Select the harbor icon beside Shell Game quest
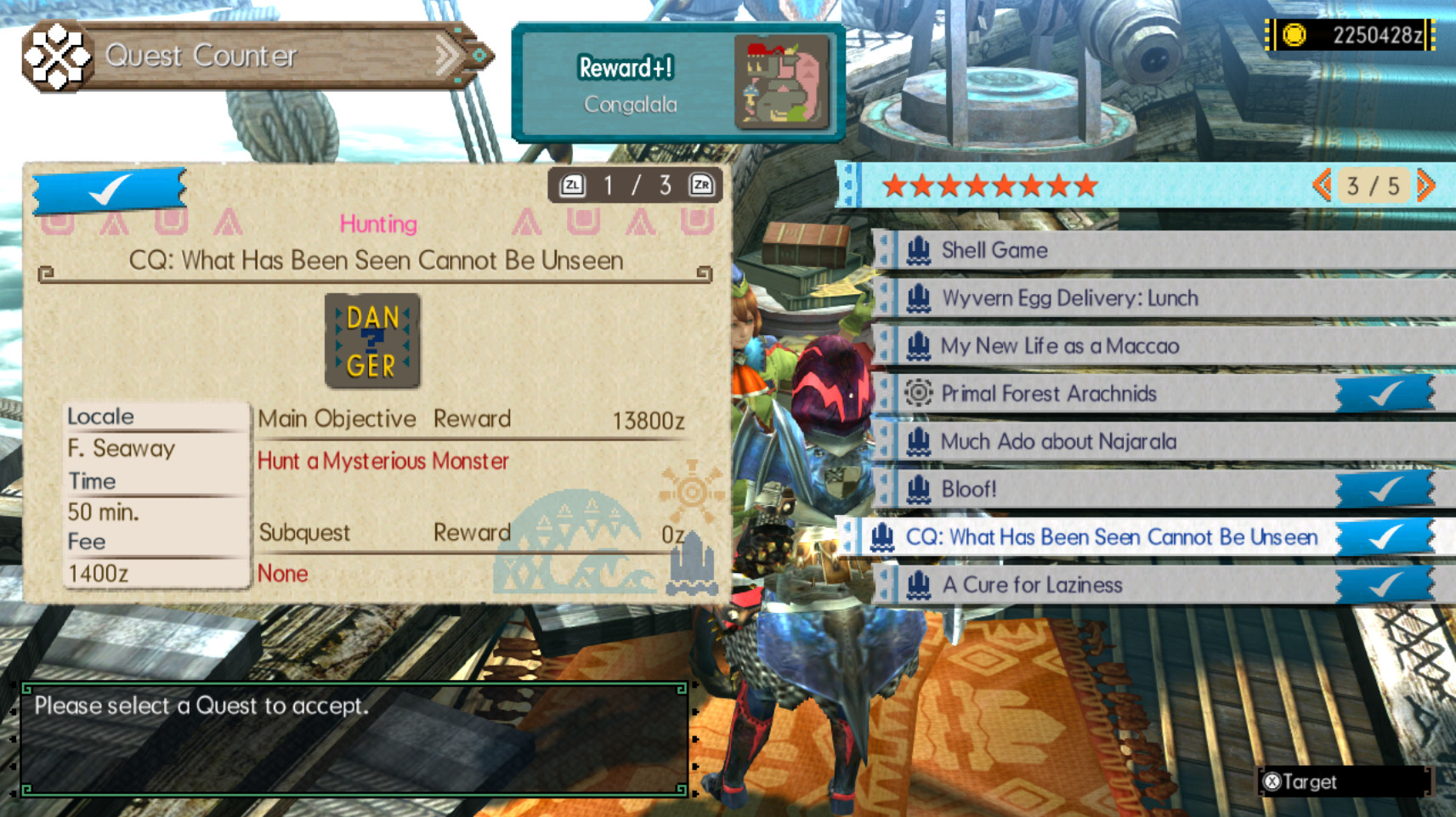The height and width of the screenshot is (817, 1456). [x=917, y=250]
